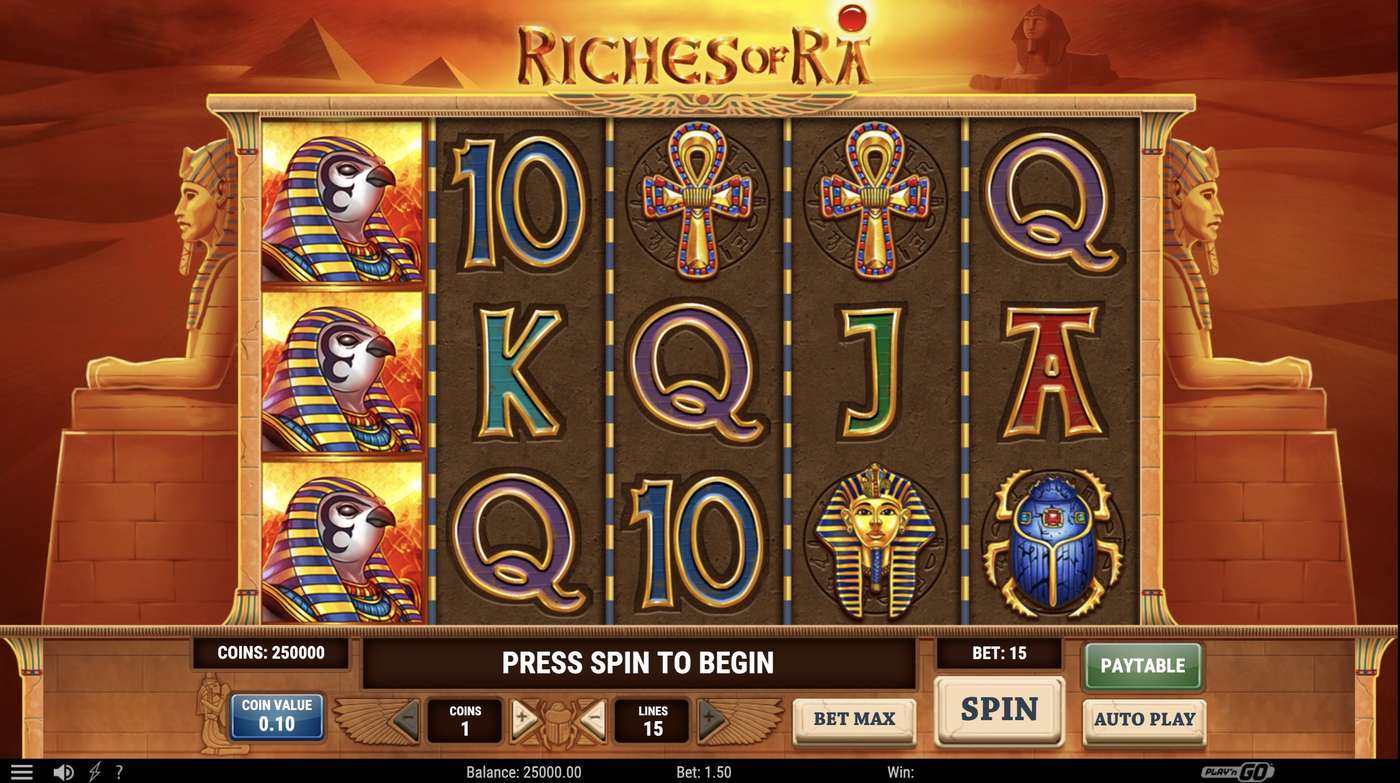Viewport: 1400px width, 783px height.
Task: Open the hamburger game menu
Action: click(22, 769)
